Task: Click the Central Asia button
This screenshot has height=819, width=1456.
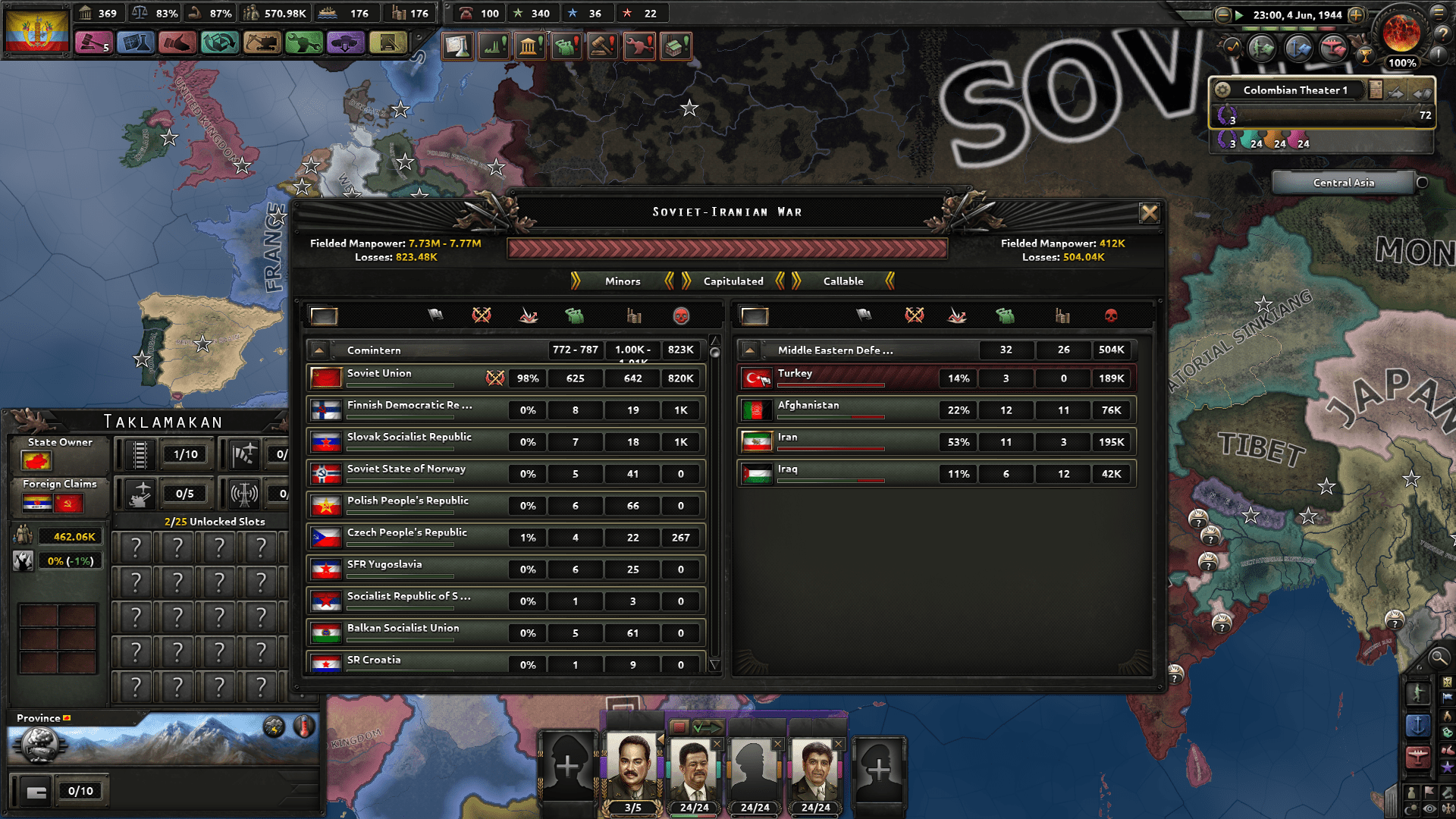Action: click(x=1343, y=182)
